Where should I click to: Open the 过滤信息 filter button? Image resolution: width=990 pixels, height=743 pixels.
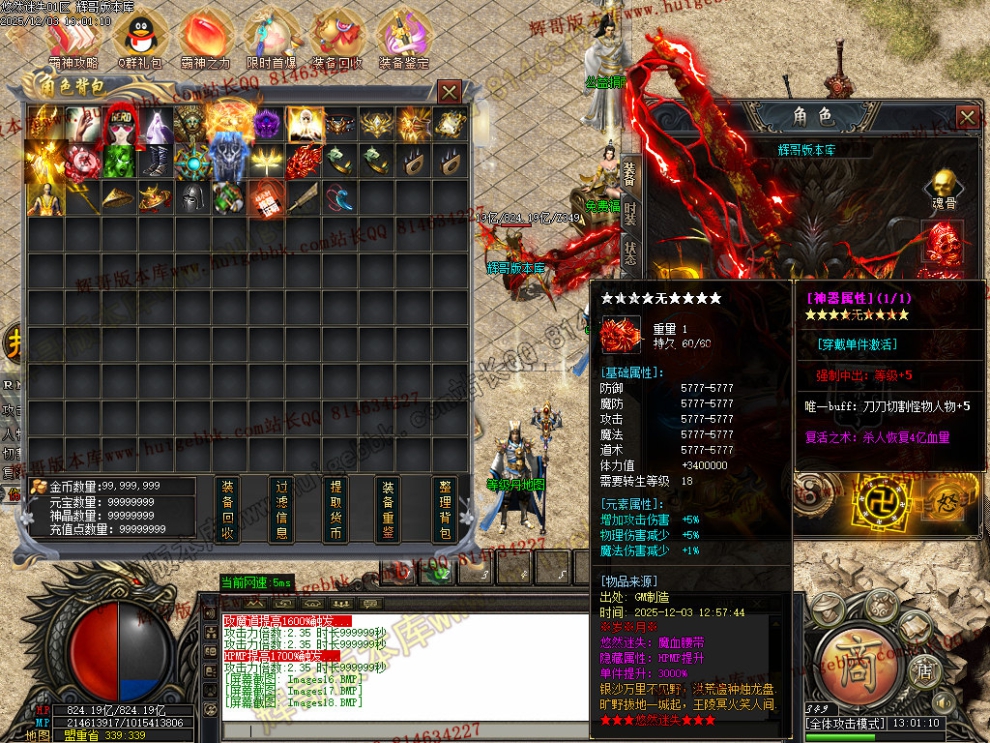pyautogui.click(x=282, y=509)
